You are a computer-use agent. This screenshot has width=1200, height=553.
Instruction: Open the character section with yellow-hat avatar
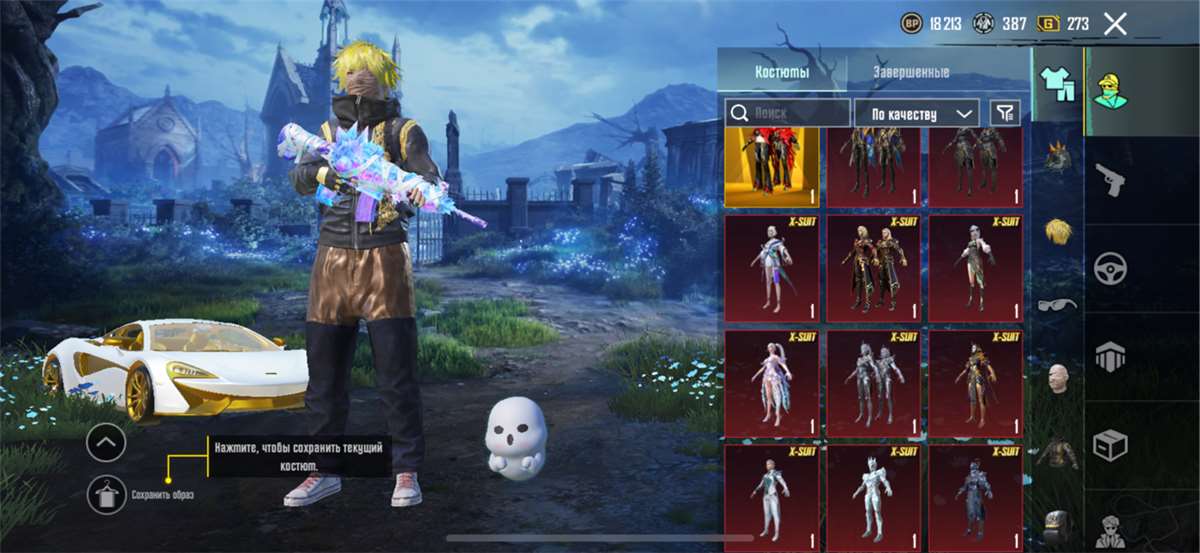point(1109,90)
